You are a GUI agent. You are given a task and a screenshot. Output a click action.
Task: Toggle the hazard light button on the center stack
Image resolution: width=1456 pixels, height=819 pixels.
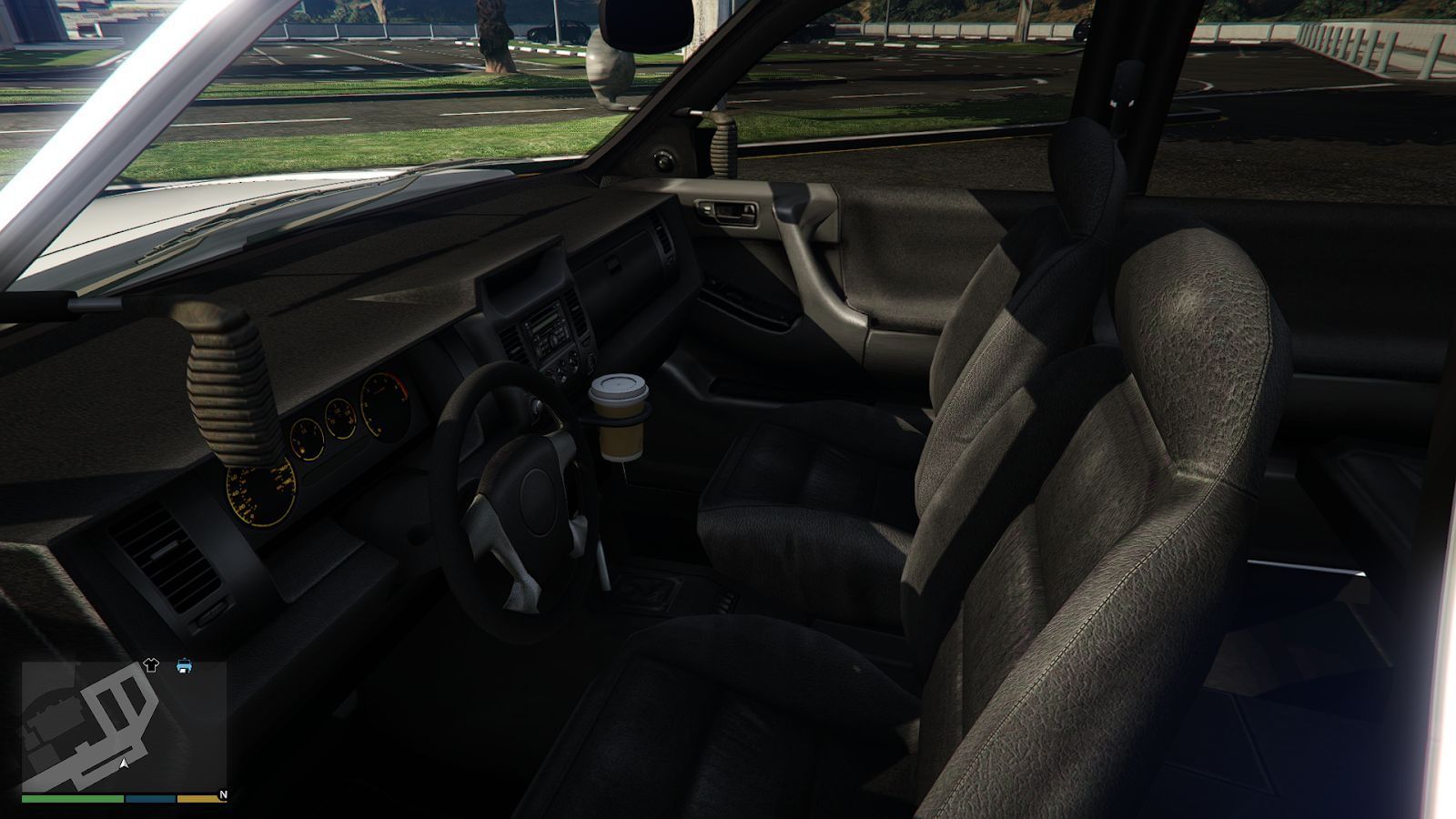pos(550,370)
